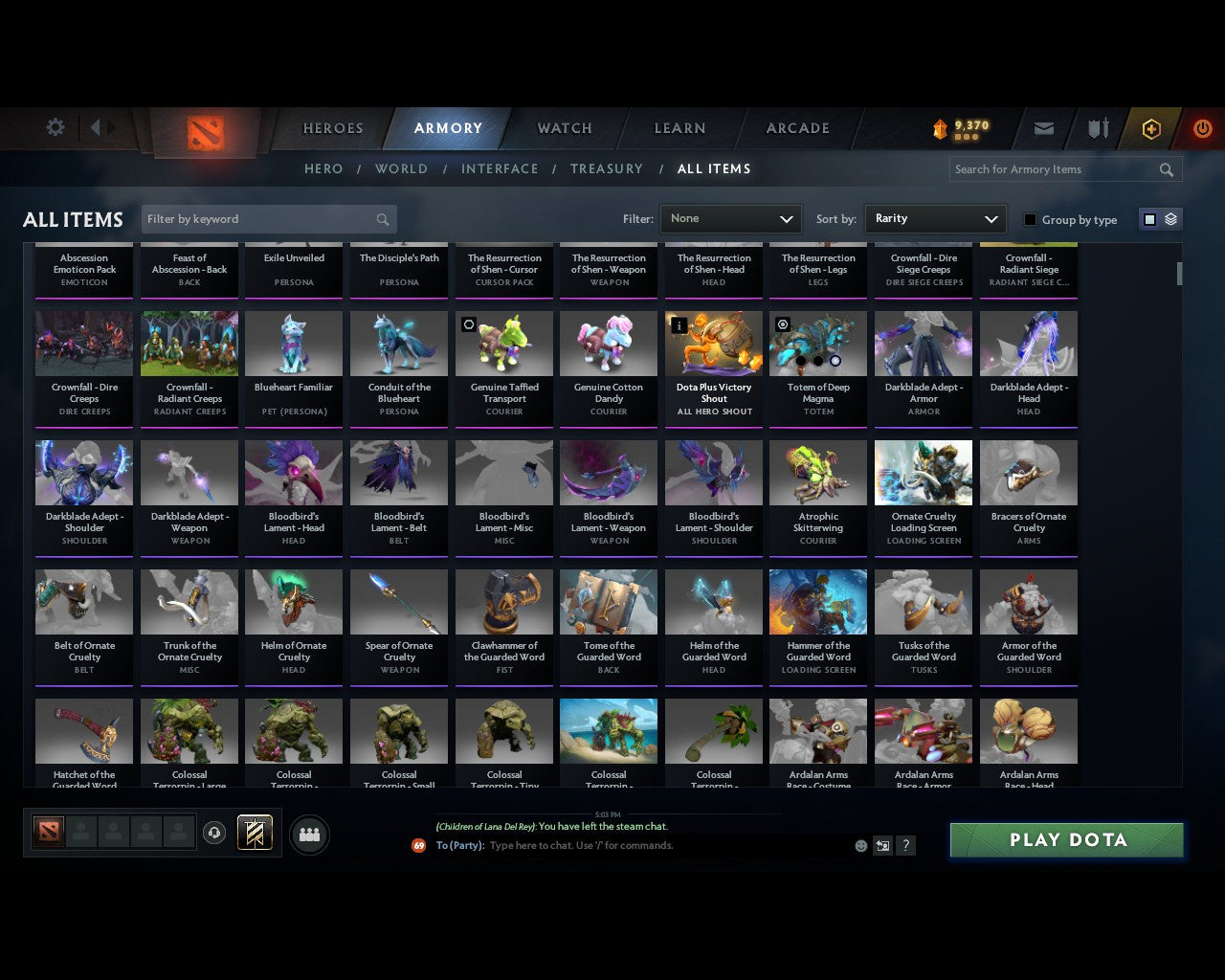Open the Filter dropdown set to None

[x=730, y=219]
